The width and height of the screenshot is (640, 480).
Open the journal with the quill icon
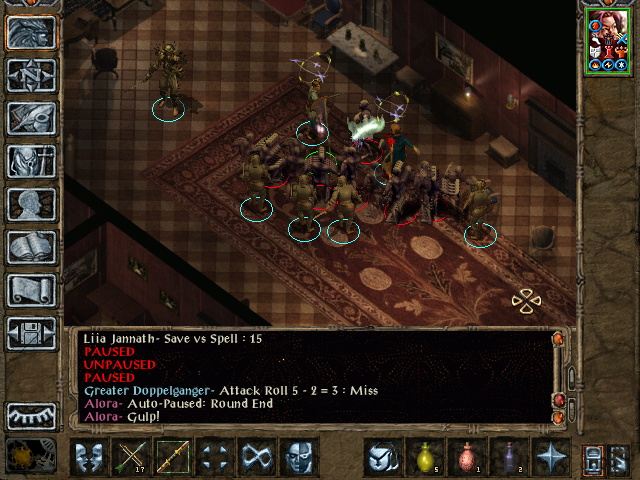tap(32, 117)
